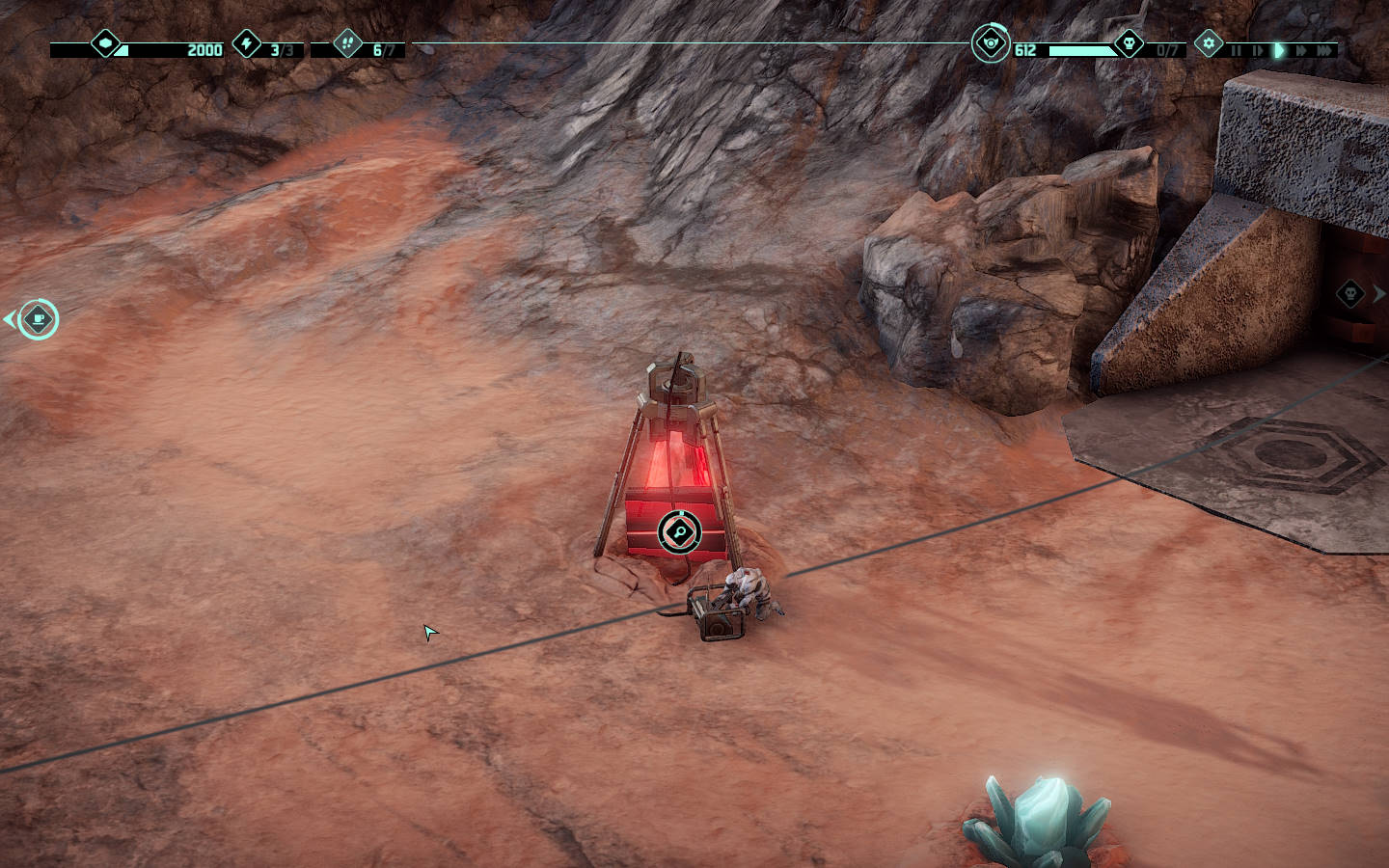Set game to slow step speed
Screen dimensions: 1389x868
click(1257, 50)
